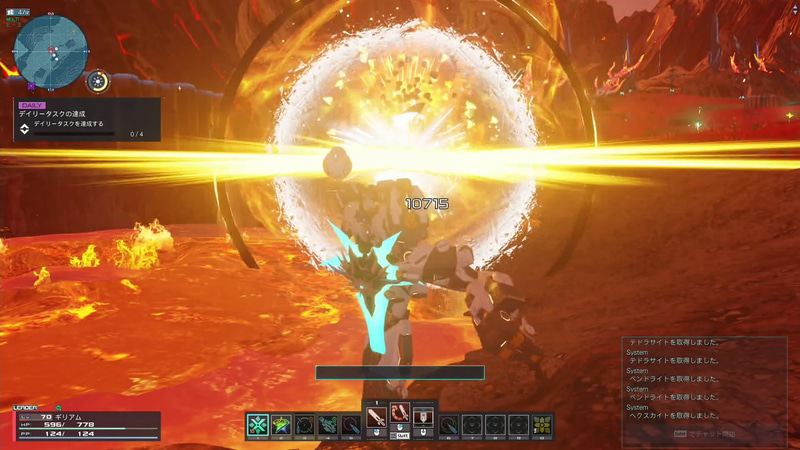Click the purple marker at the minimap edge
Screen dimensions: 800x450
pyautogui.click(x=32, y=87)
